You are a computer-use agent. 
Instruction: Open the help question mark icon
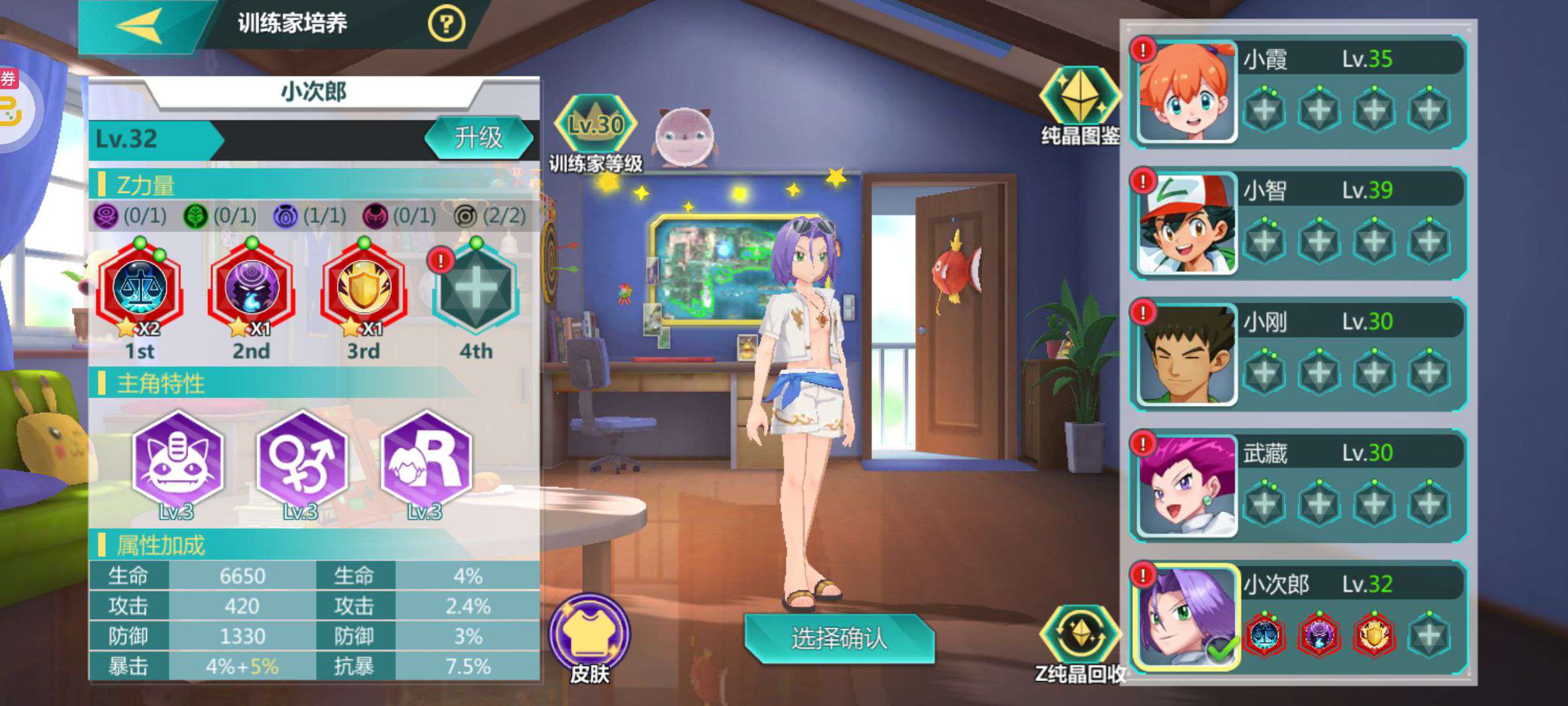tap(446, 25)
